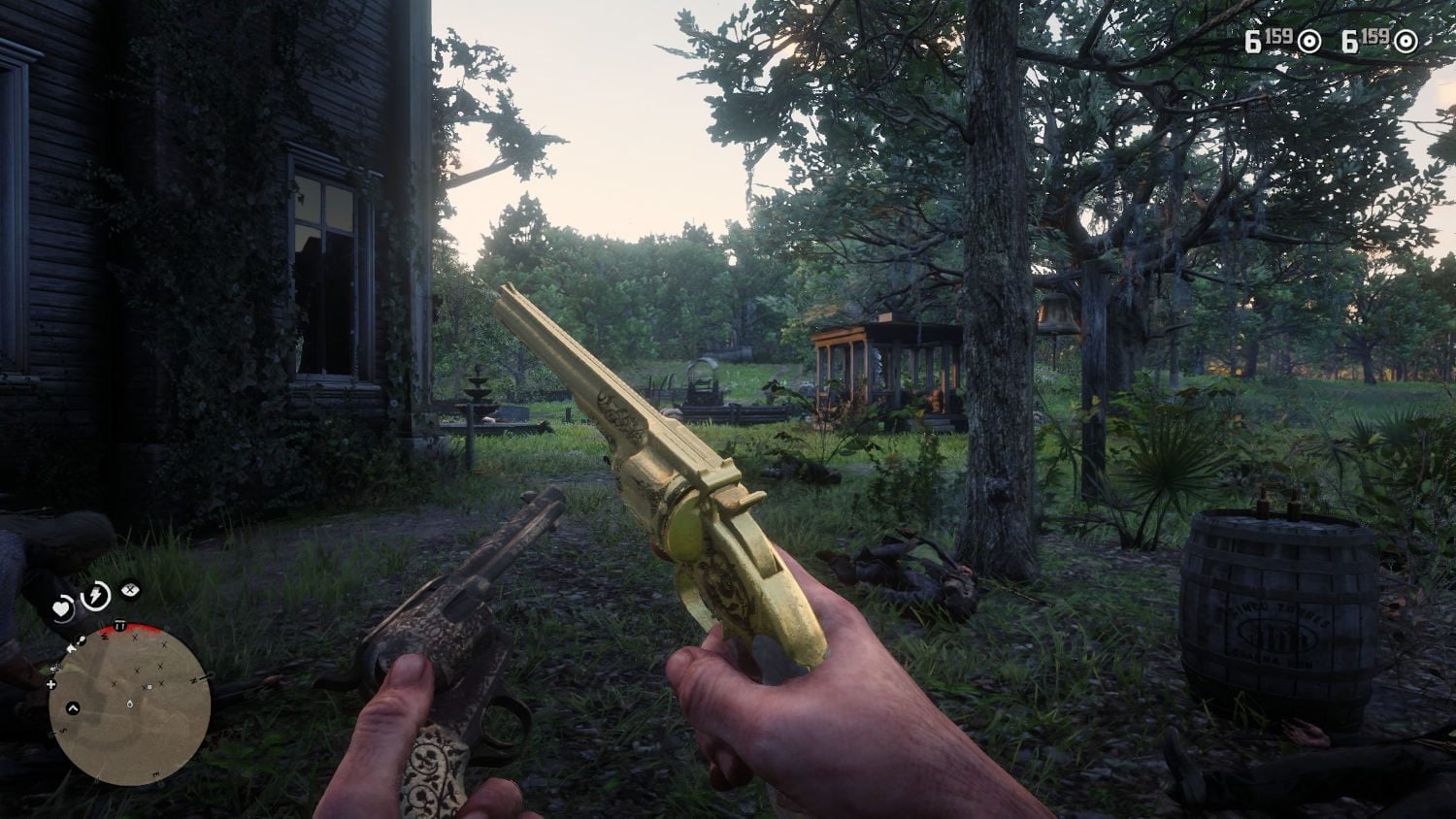Click the campfire droplet marker inside the minimap

[x=130, y=705]
